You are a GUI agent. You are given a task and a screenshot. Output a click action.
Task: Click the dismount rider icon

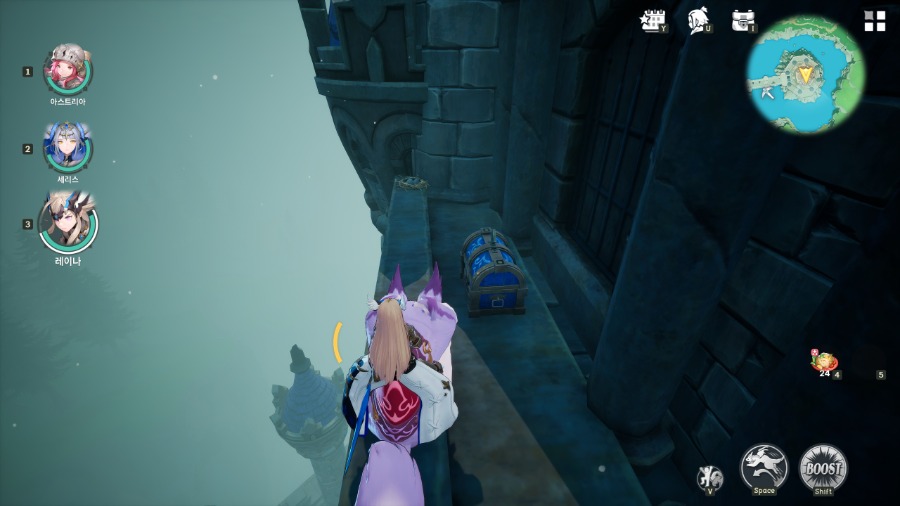point(710,477)
